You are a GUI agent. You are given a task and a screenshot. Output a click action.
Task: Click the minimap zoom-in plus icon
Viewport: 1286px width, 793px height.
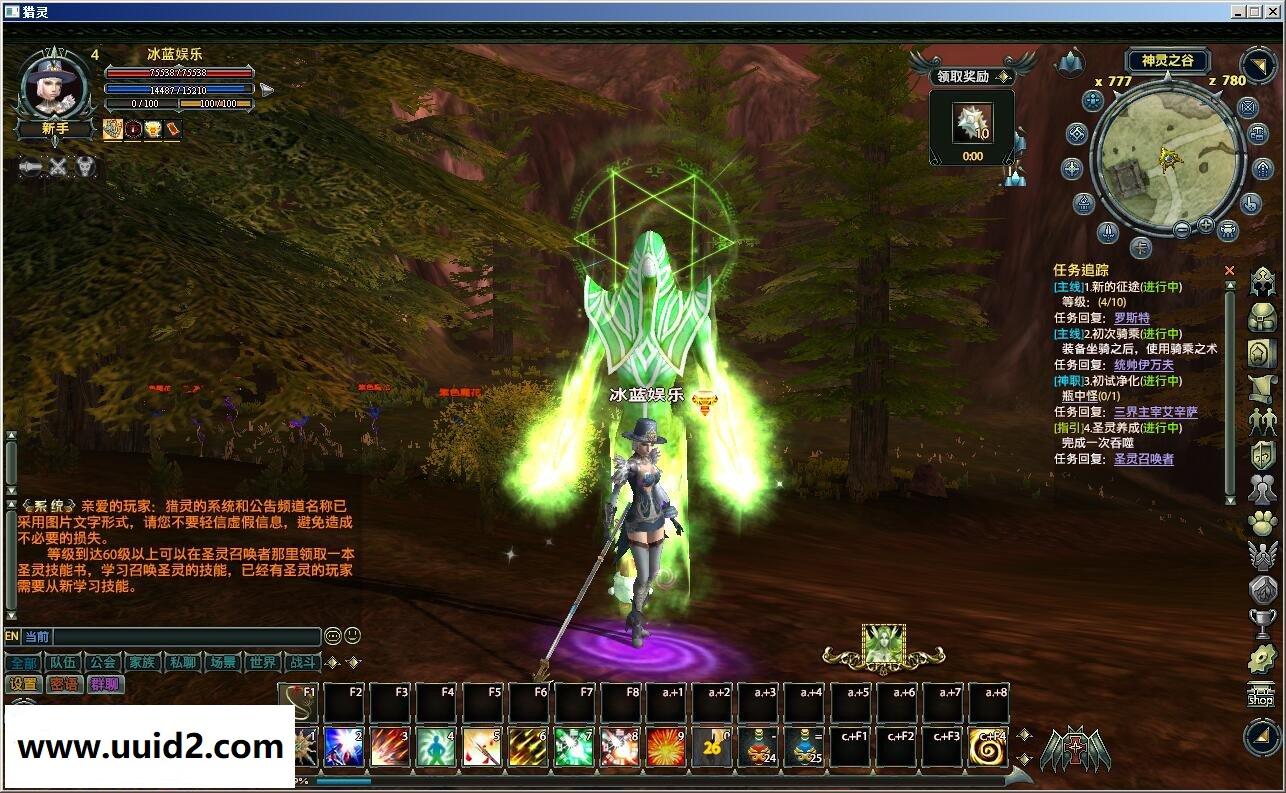pos(1206,225)
